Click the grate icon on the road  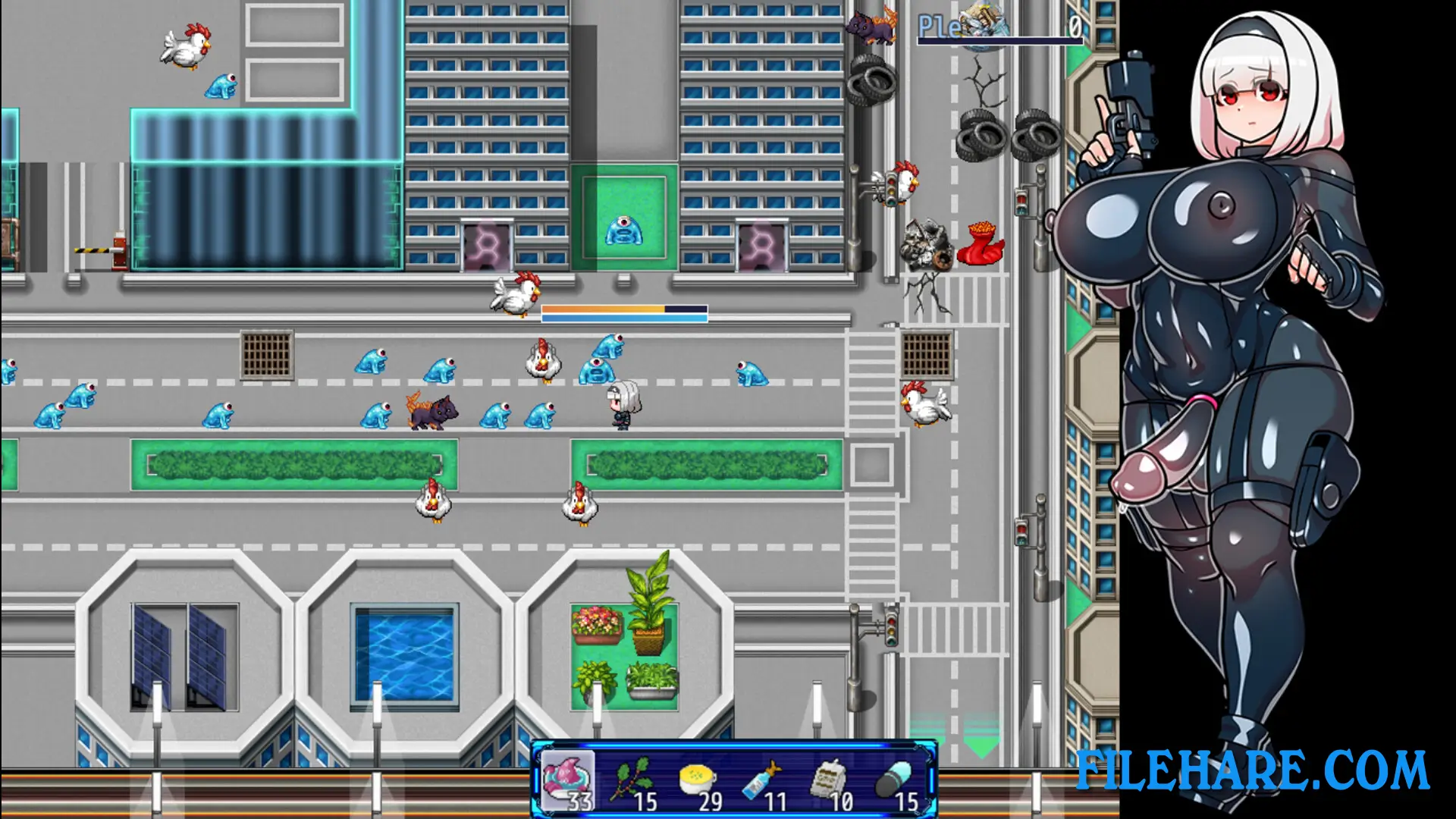(265, 354)
